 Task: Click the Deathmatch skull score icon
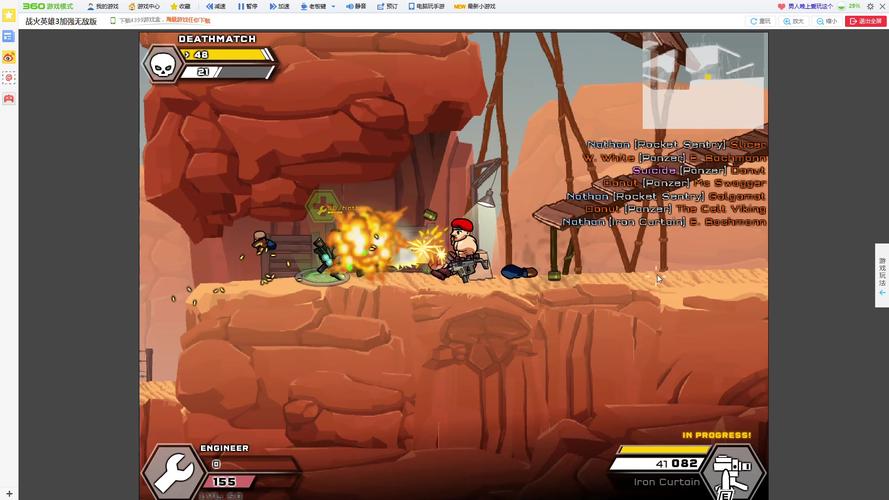click(162, 64)
